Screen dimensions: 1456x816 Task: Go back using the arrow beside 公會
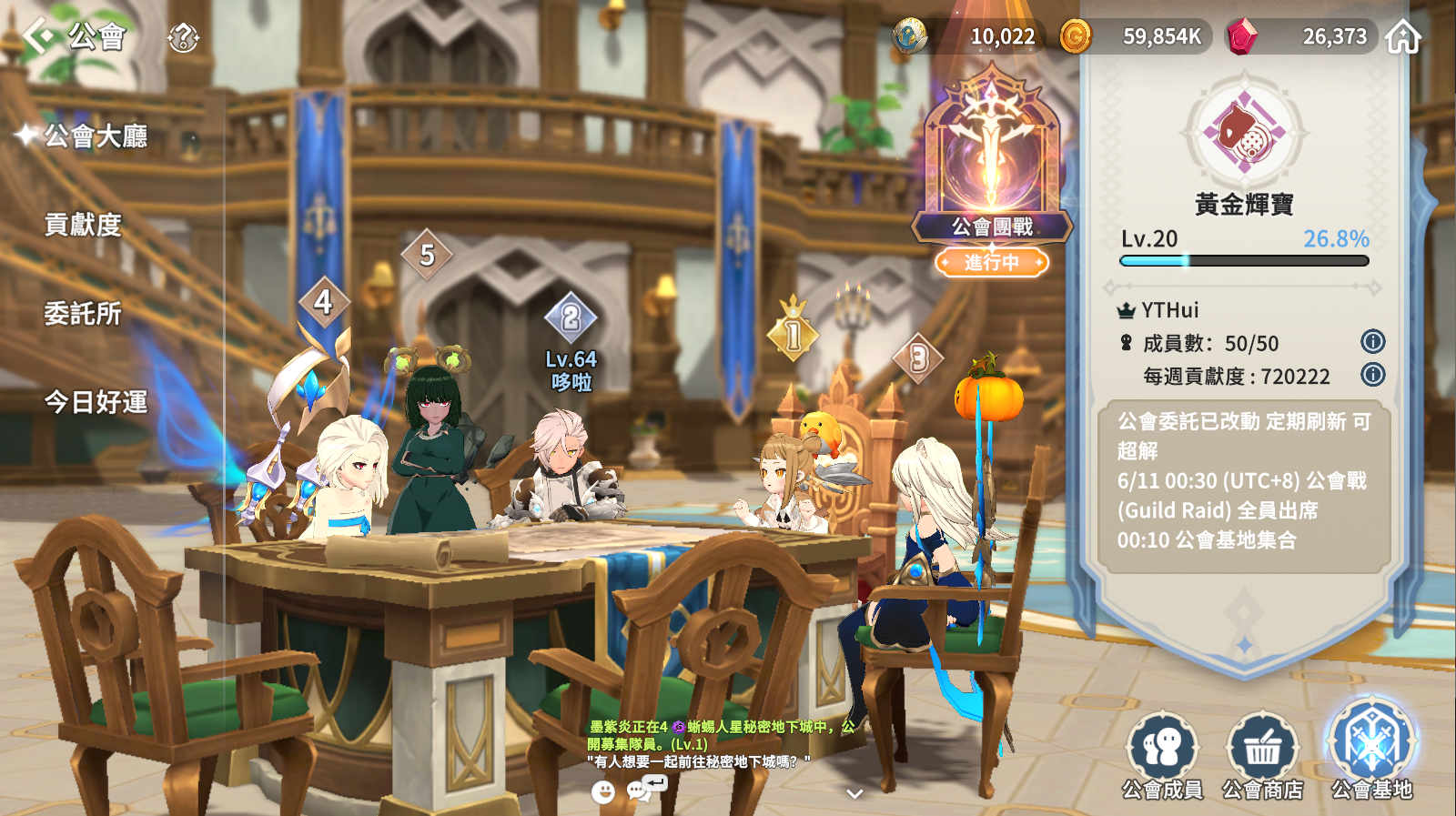tap(38, 36)
